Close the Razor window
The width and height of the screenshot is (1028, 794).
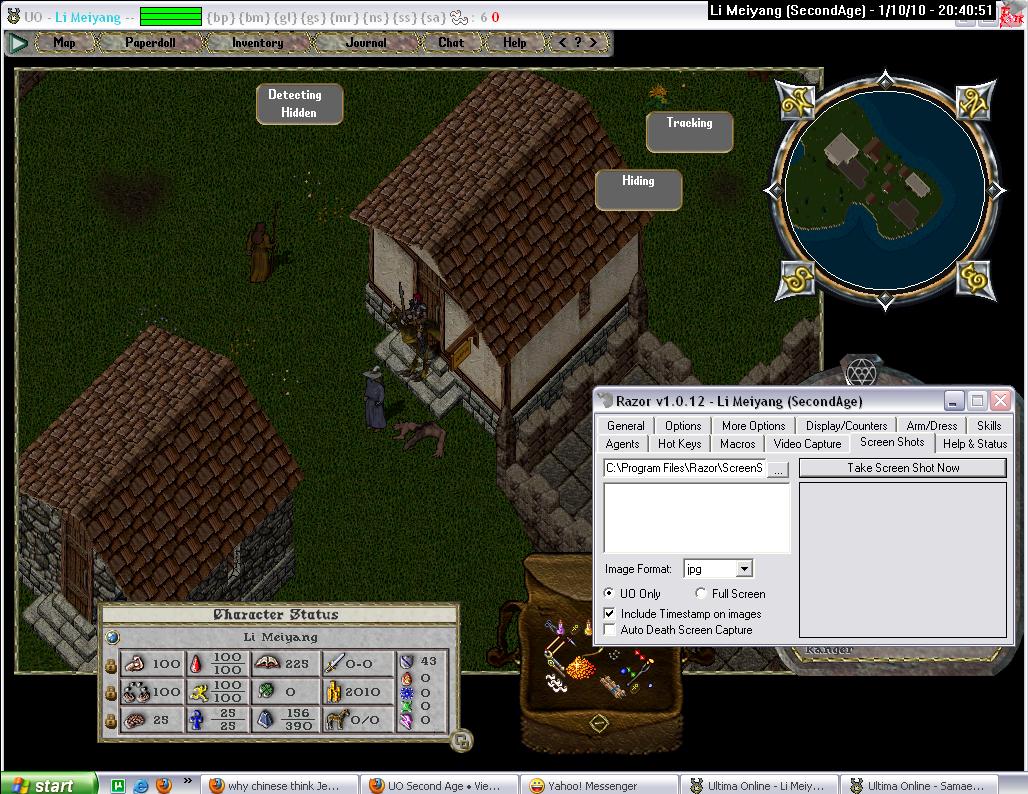point(1000,401)
